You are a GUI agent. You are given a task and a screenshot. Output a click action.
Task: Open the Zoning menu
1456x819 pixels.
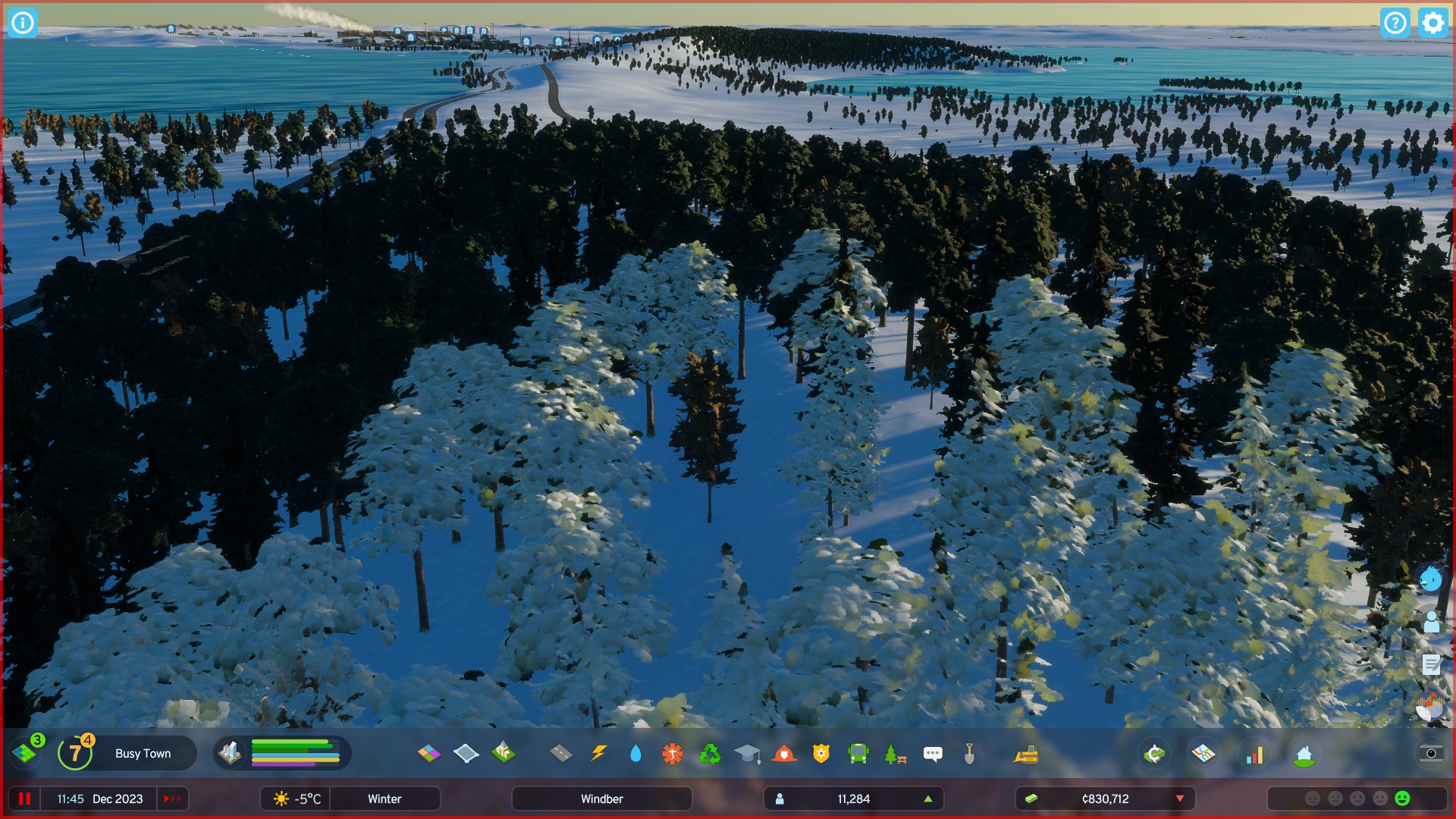coord(430,753)
